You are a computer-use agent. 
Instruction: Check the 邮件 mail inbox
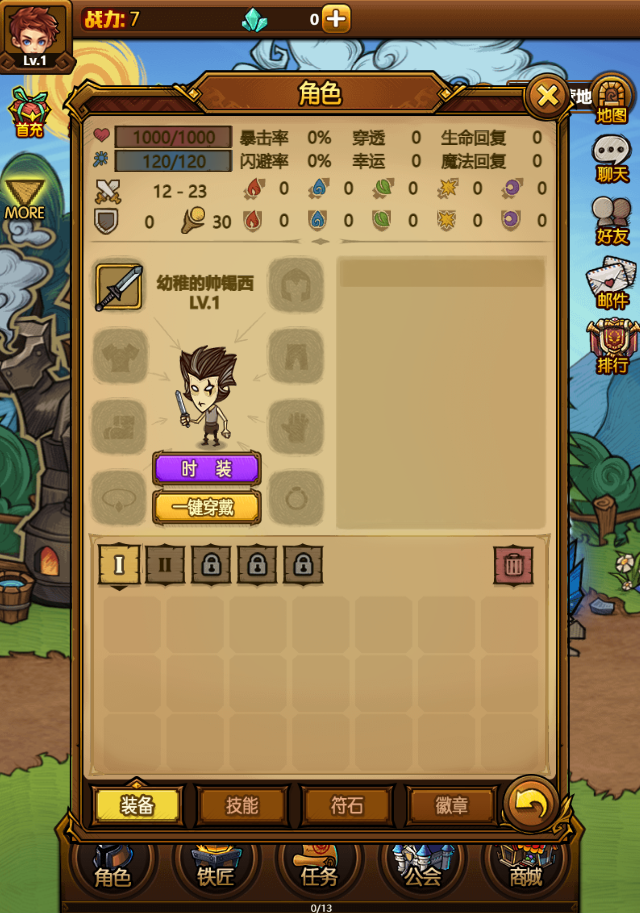[612, 283]
